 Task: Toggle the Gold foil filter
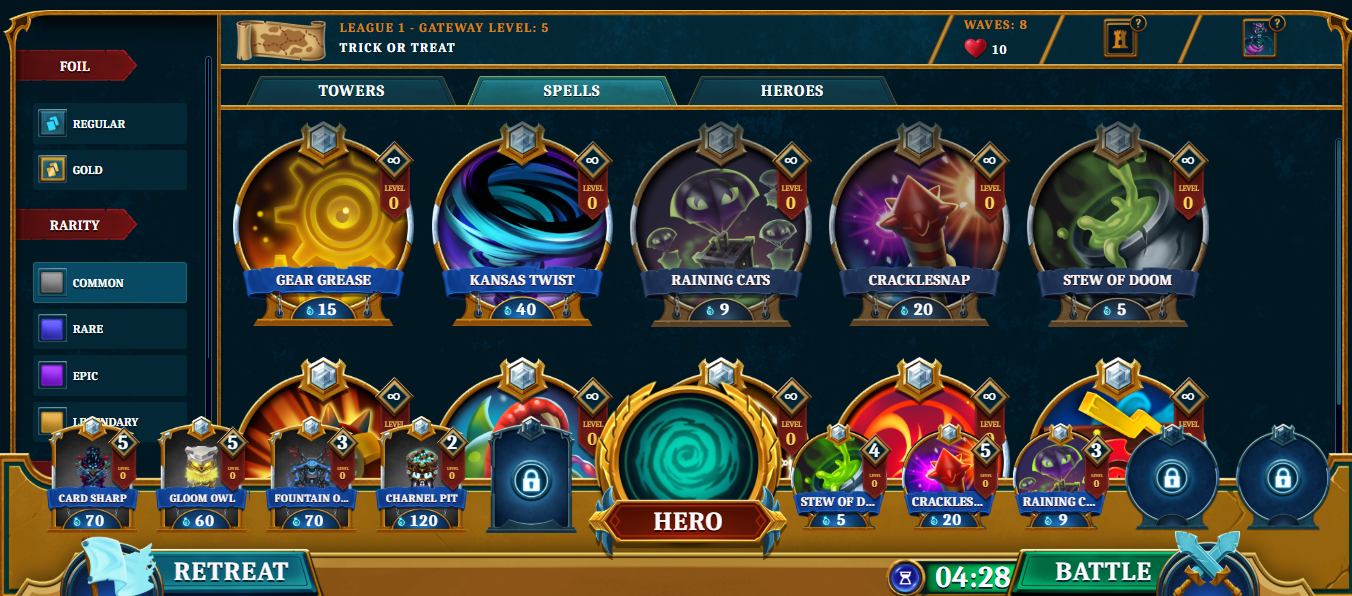click(x=110, y=170)
